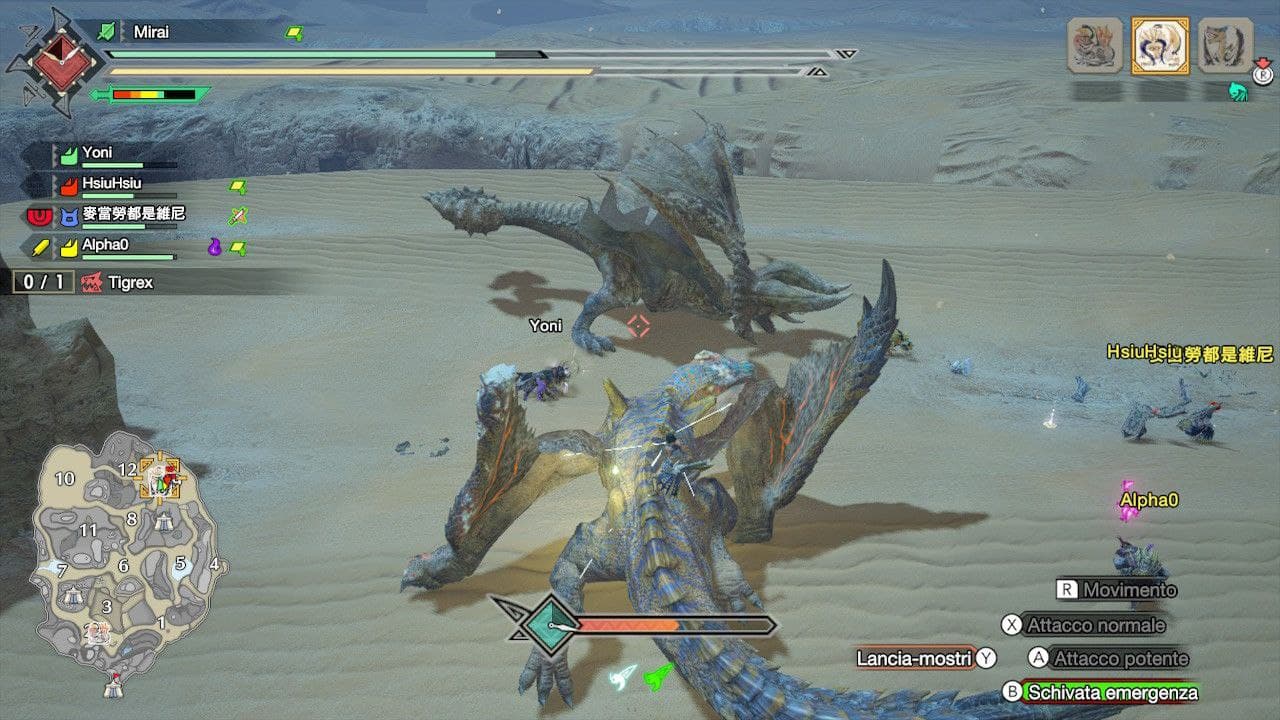Viewport: 1280px width, 720px height.
Task: Pick Alpha0 in the party list
Action: 105,244
